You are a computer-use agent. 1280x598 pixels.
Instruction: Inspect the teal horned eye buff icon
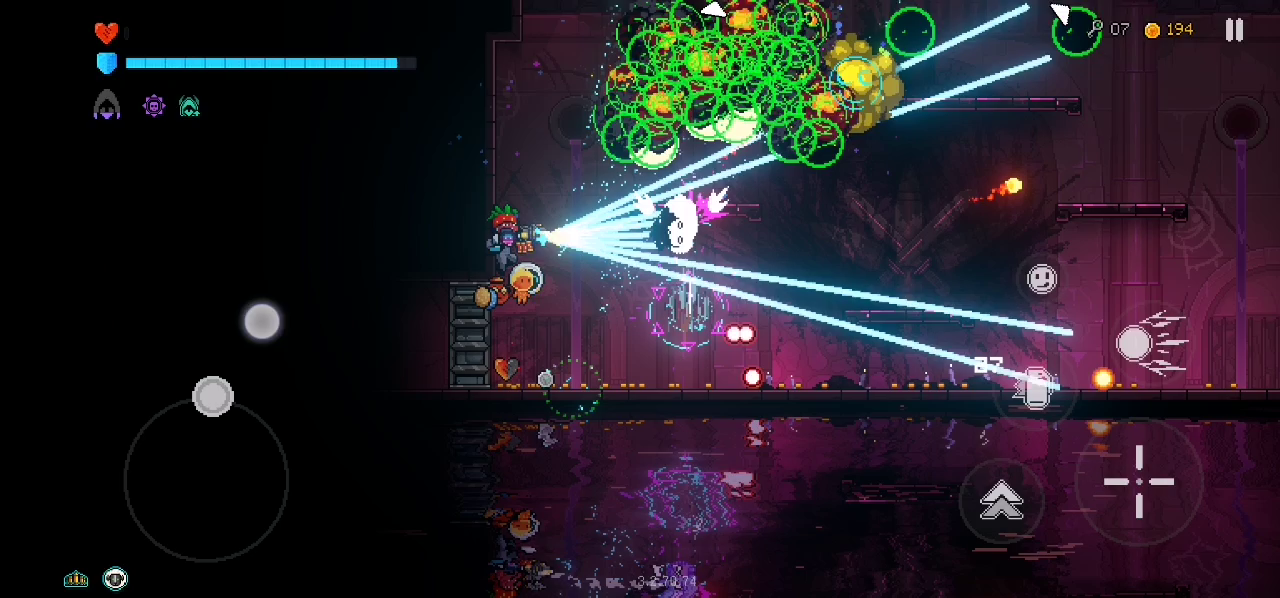click(189, 105)
